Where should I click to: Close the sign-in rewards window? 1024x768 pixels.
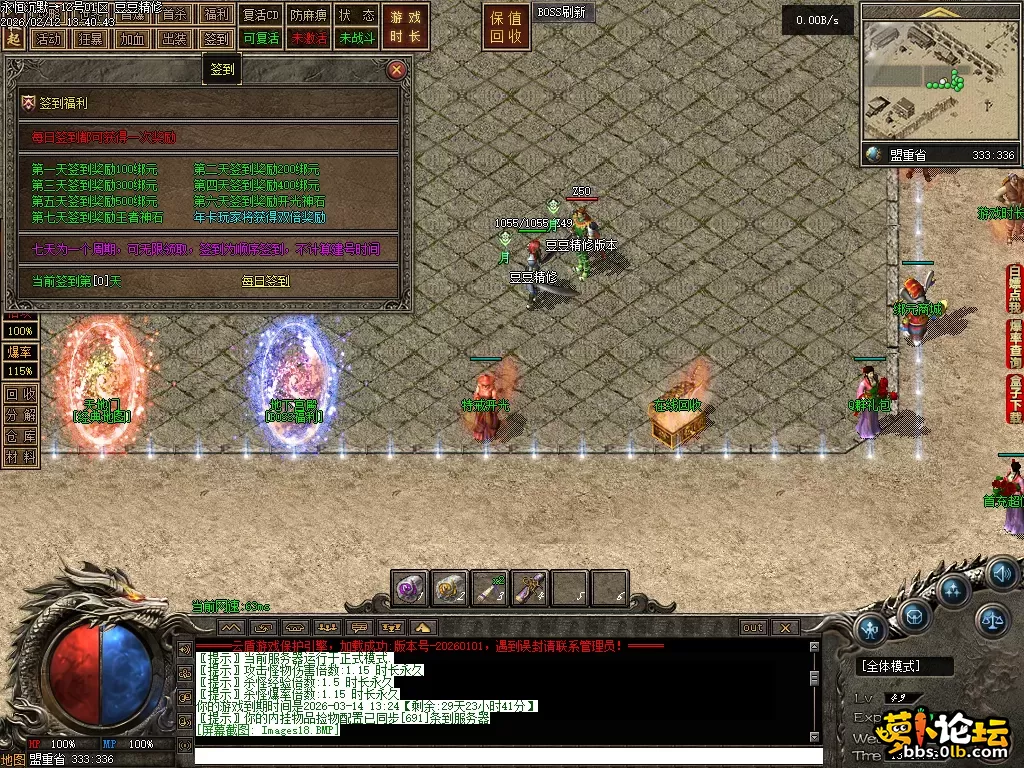coord(397,69)
